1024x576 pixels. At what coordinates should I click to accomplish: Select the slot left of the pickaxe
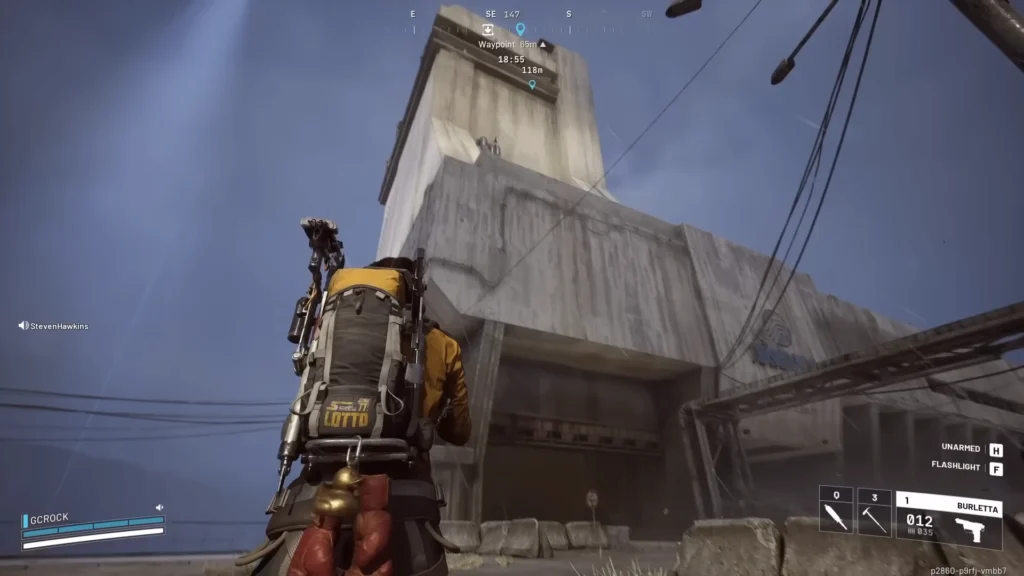coord(836,512)
